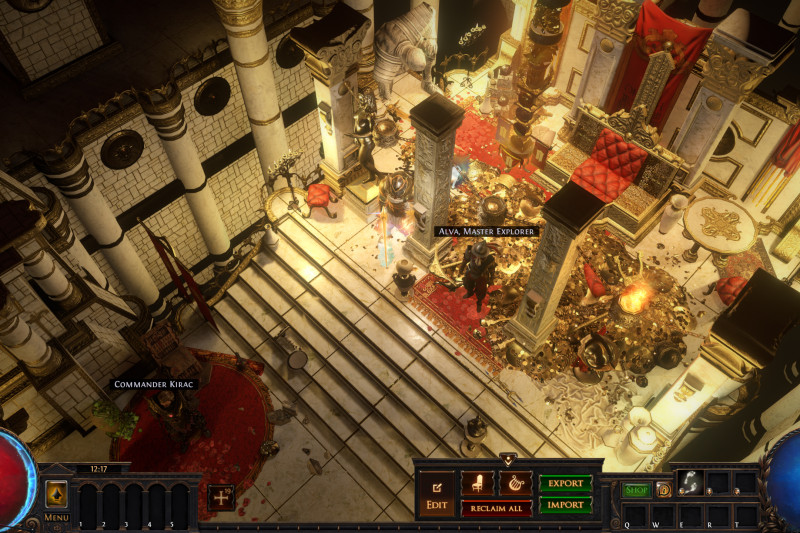Click the chair decorations icon

point(477,483)
